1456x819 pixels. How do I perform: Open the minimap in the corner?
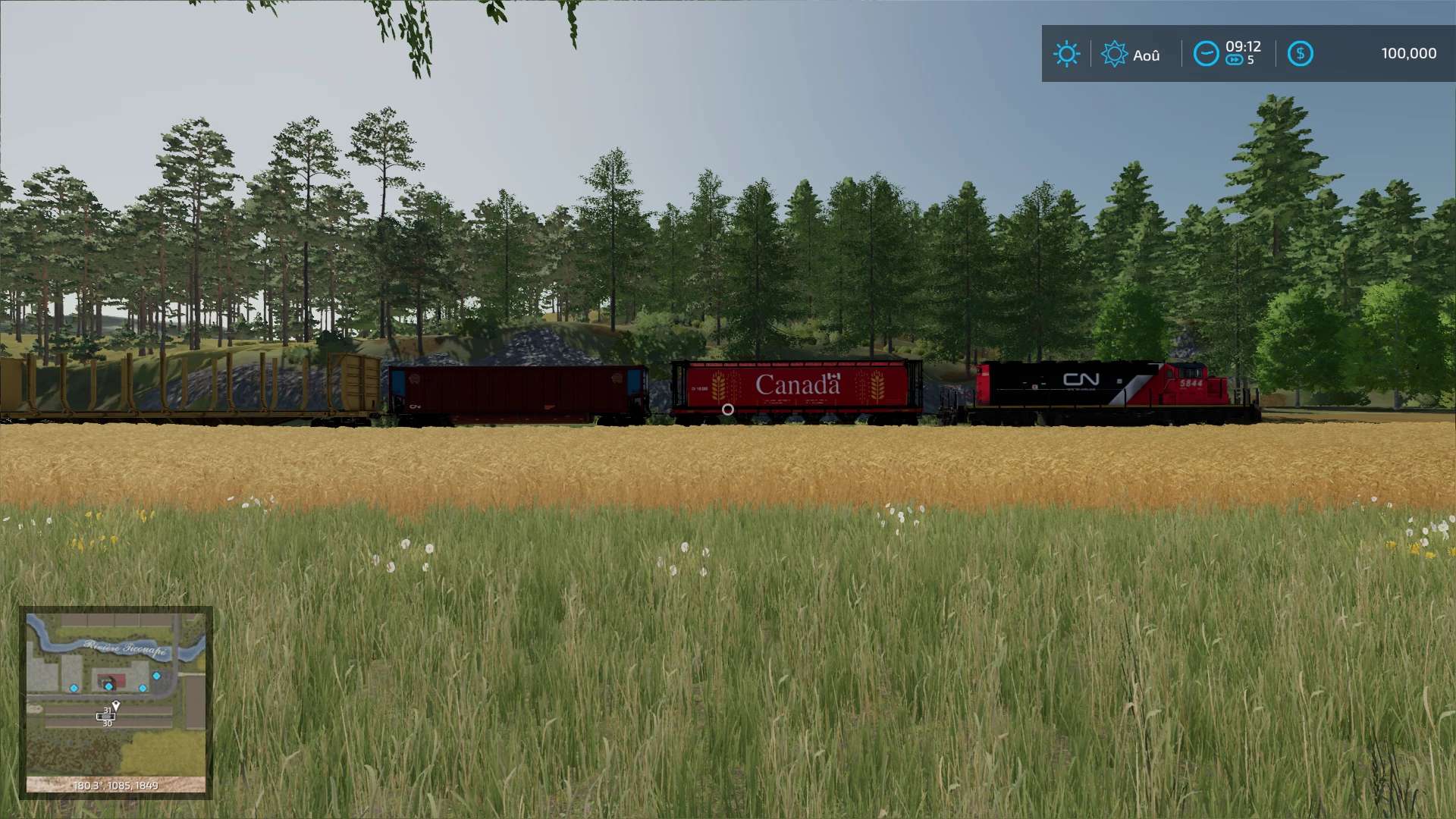point(115,701)
